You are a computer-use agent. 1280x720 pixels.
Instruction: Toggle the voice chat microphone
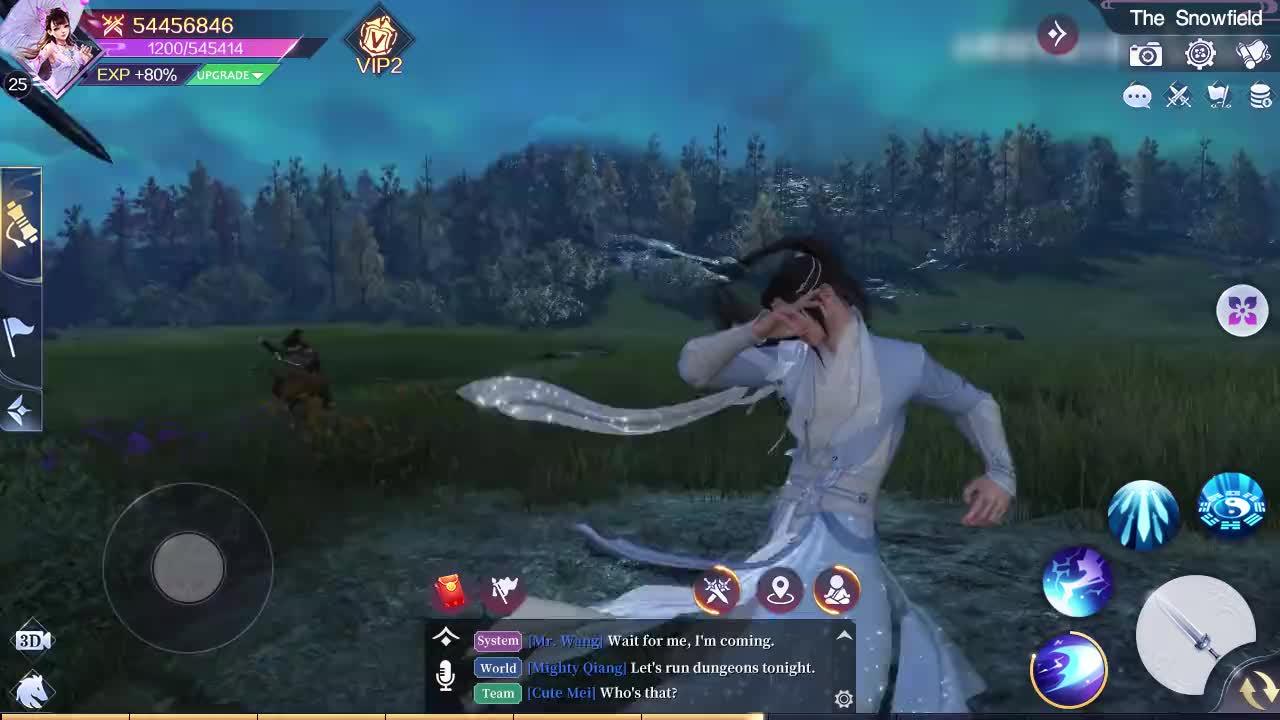(447, 673)
